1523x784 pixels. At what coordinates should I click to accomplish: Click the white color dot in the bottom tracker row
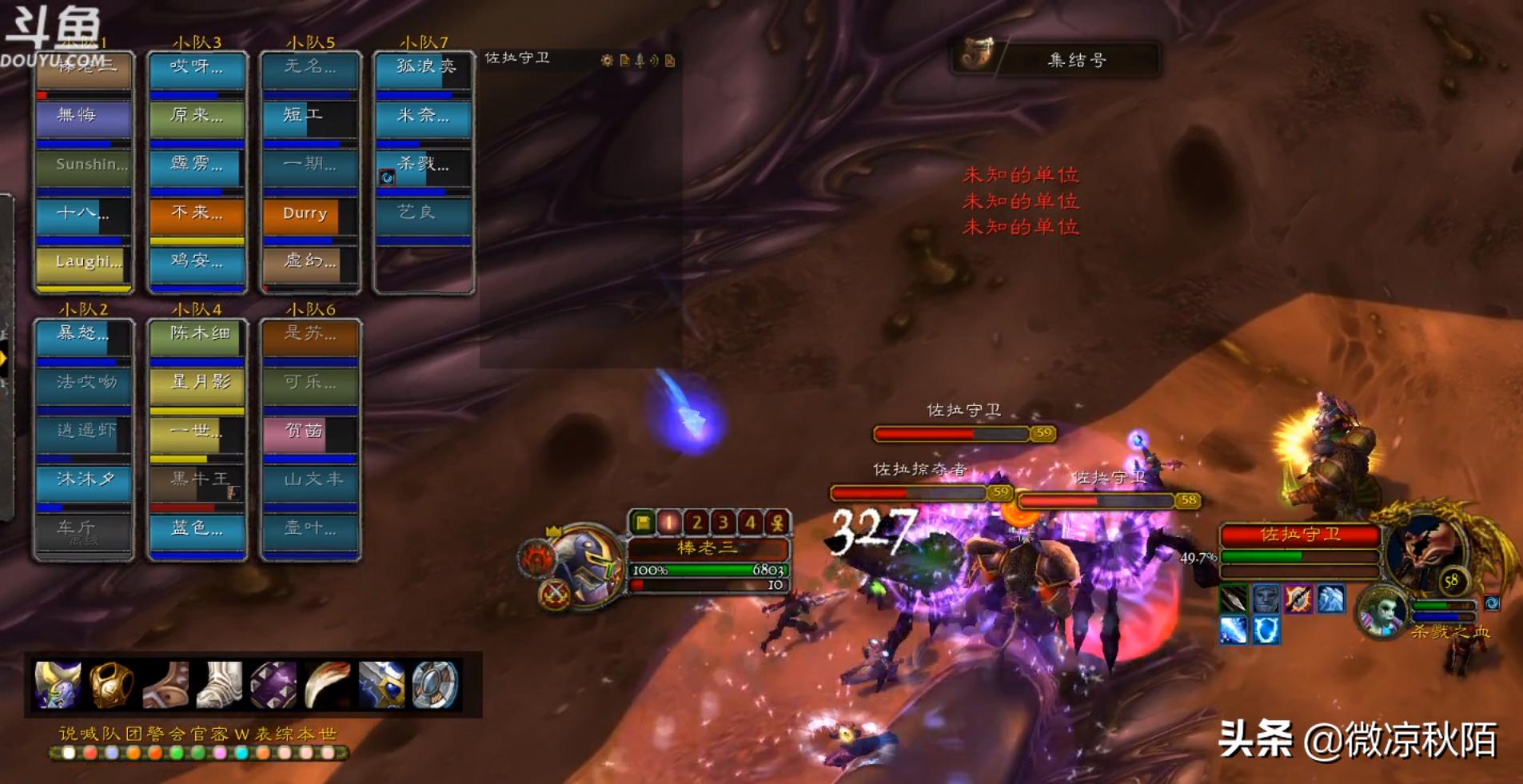point(69,751)
